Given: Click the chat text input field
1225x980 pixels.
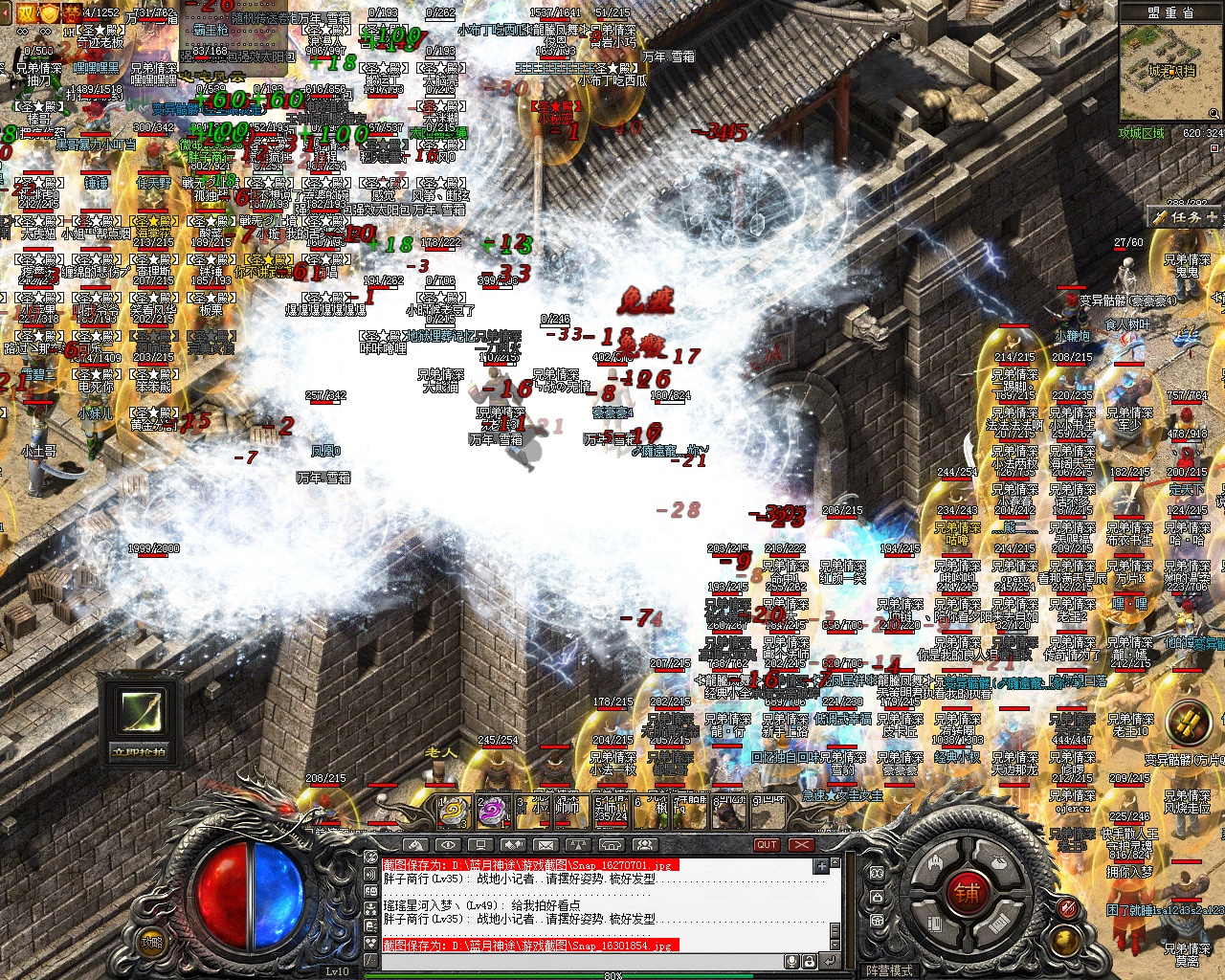Looking at the screenshot, I should click(574, 961).
